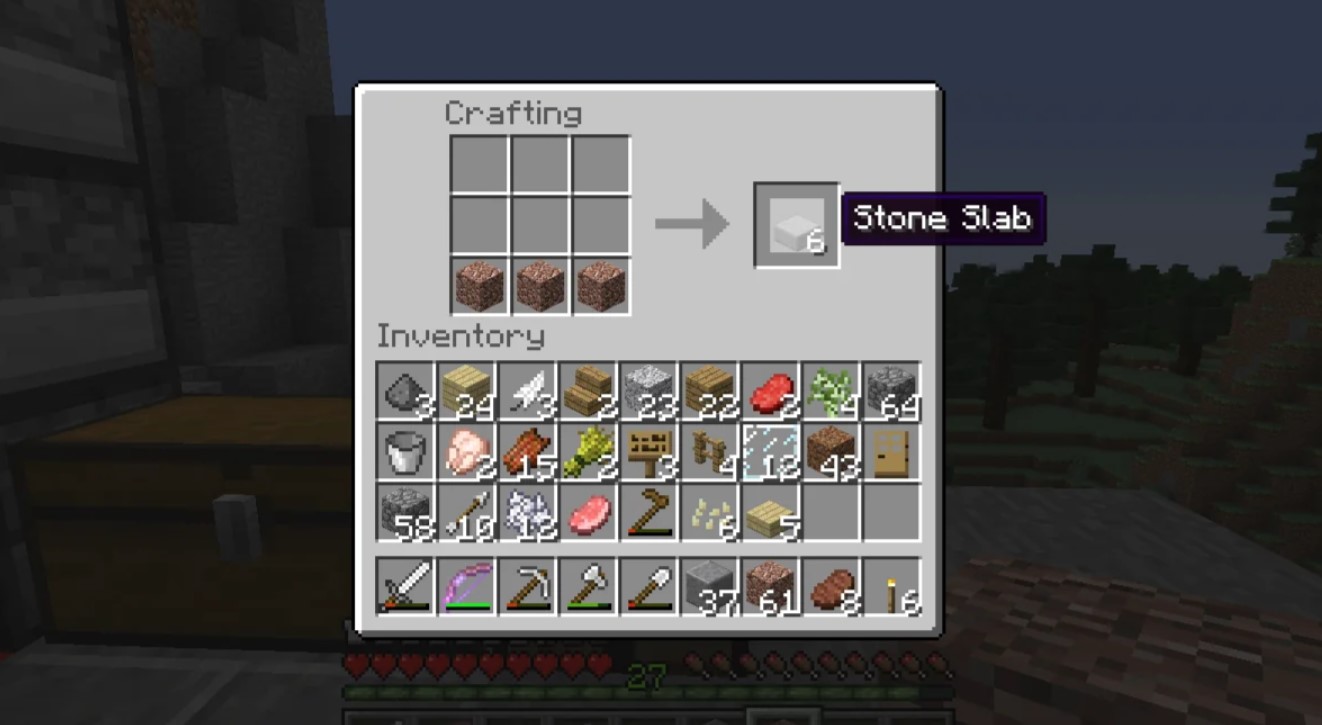Select the wooden sign stack
The height and width of the screenshot is (725, 1322).
(648, 452)
